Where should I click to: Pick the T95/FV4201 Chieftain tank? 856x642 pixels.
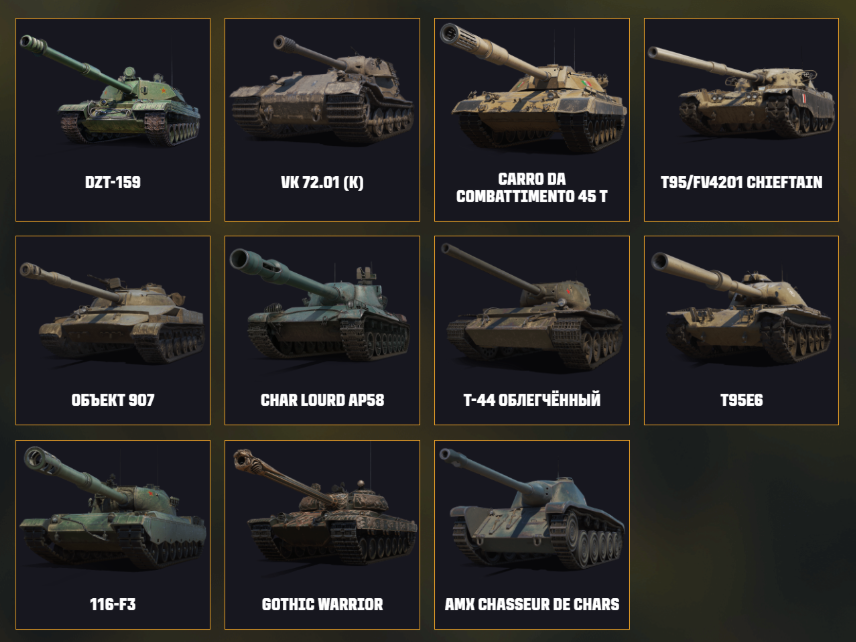coord(741,120)
